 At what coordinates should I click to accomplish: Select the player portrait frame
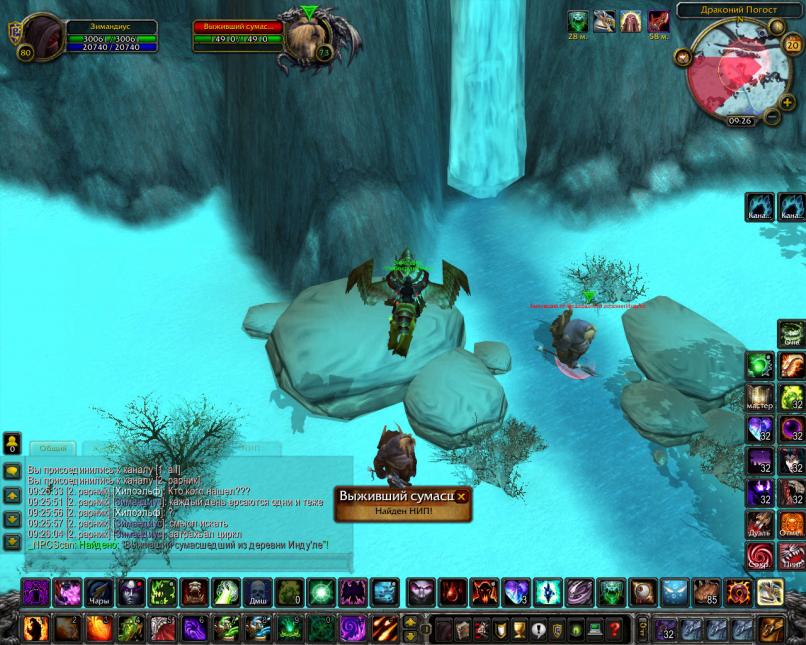tap(43, 36)
